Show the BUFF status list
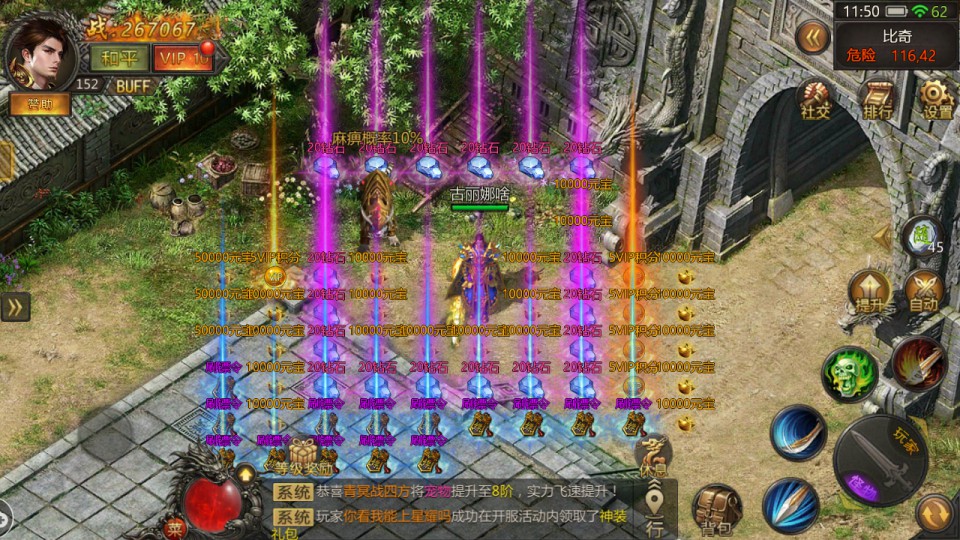The height and width of the screenshot is (540, 960). point(133,86)
